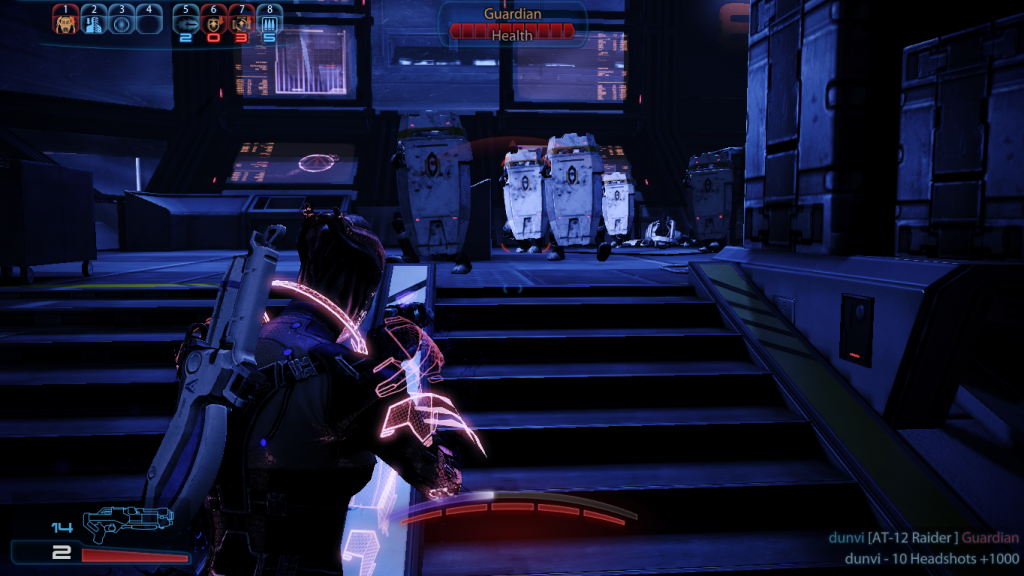The width and height of the screenshot is (1024, 576).
Task: Select the revive consumable in slot 7
Action: (241, 22)
